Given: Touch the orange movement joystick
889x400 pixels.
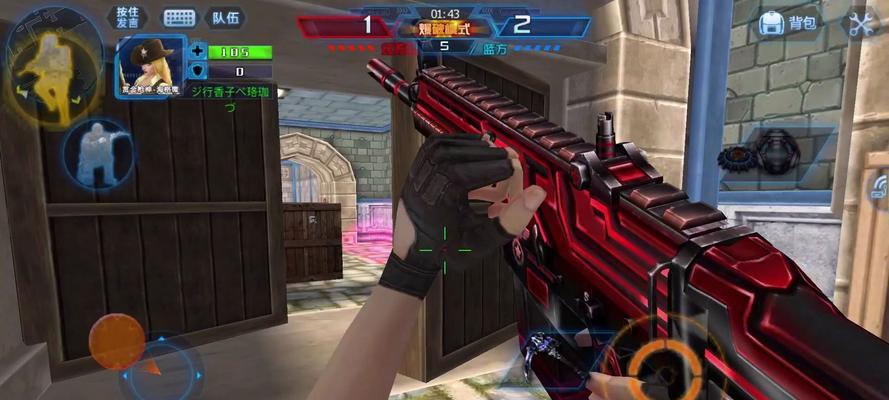Looking at the screenshot, I should (x=117, y=342).
